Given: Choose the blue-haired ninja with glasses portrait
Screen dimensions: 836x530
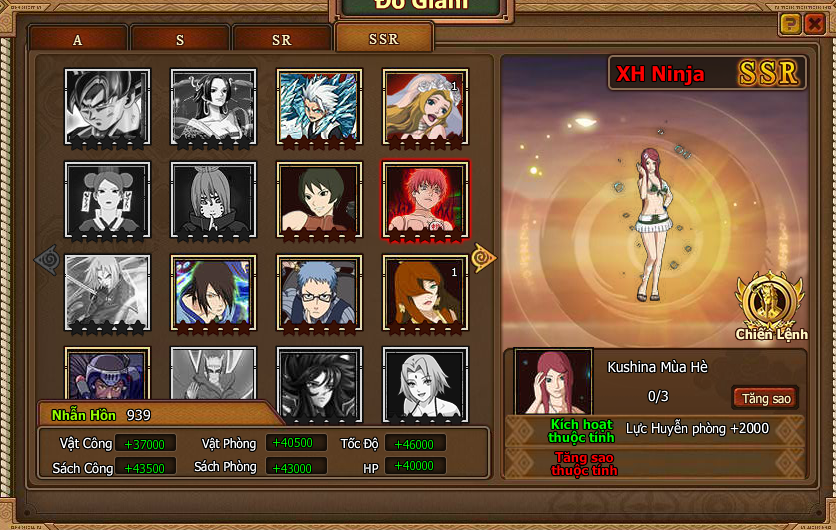Looking at the screenshot, I should click(x=319, y=292).
